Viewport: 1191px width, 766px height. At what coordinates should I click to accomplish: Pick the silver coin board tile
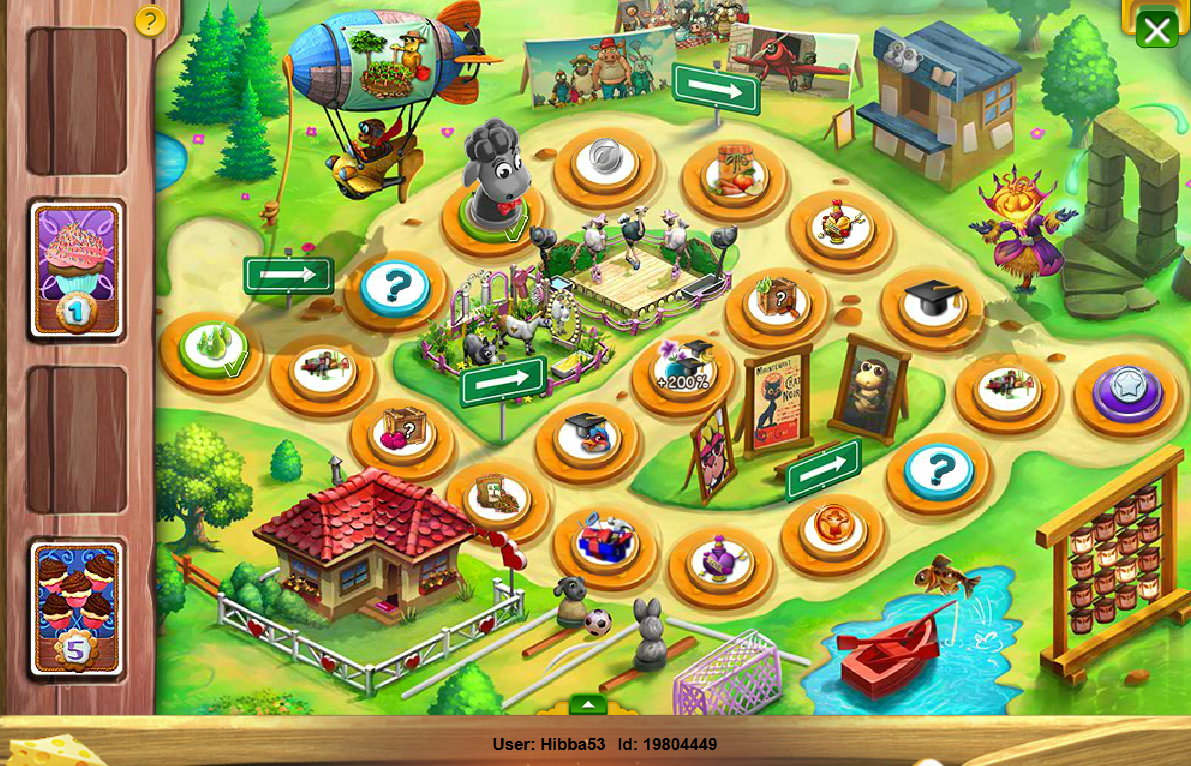(605, 160)
